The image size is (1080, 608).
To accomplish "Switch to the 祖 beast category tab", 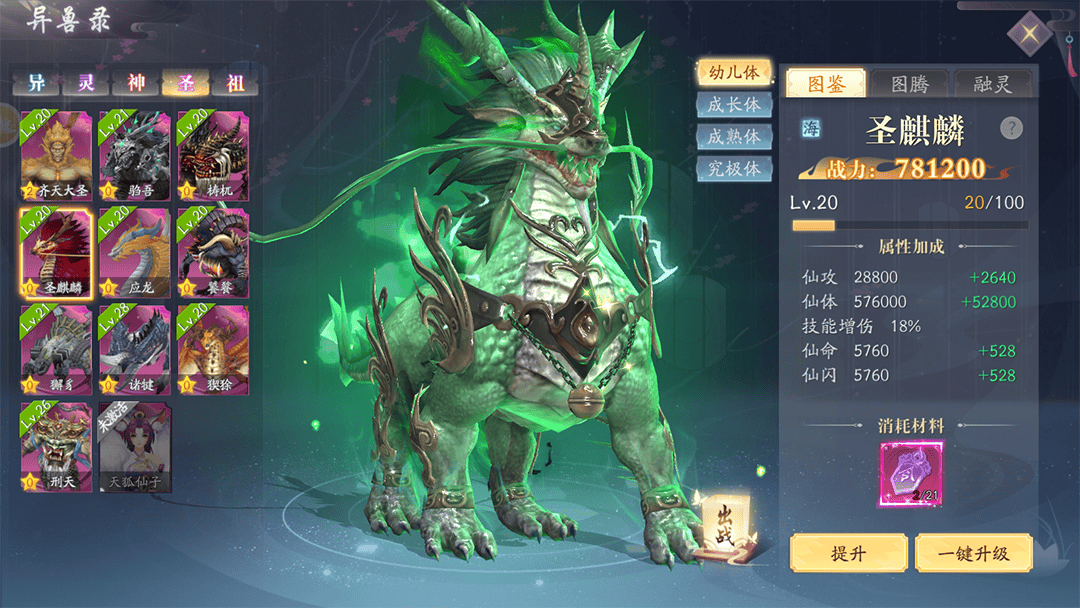I will (x=234, y=83).
